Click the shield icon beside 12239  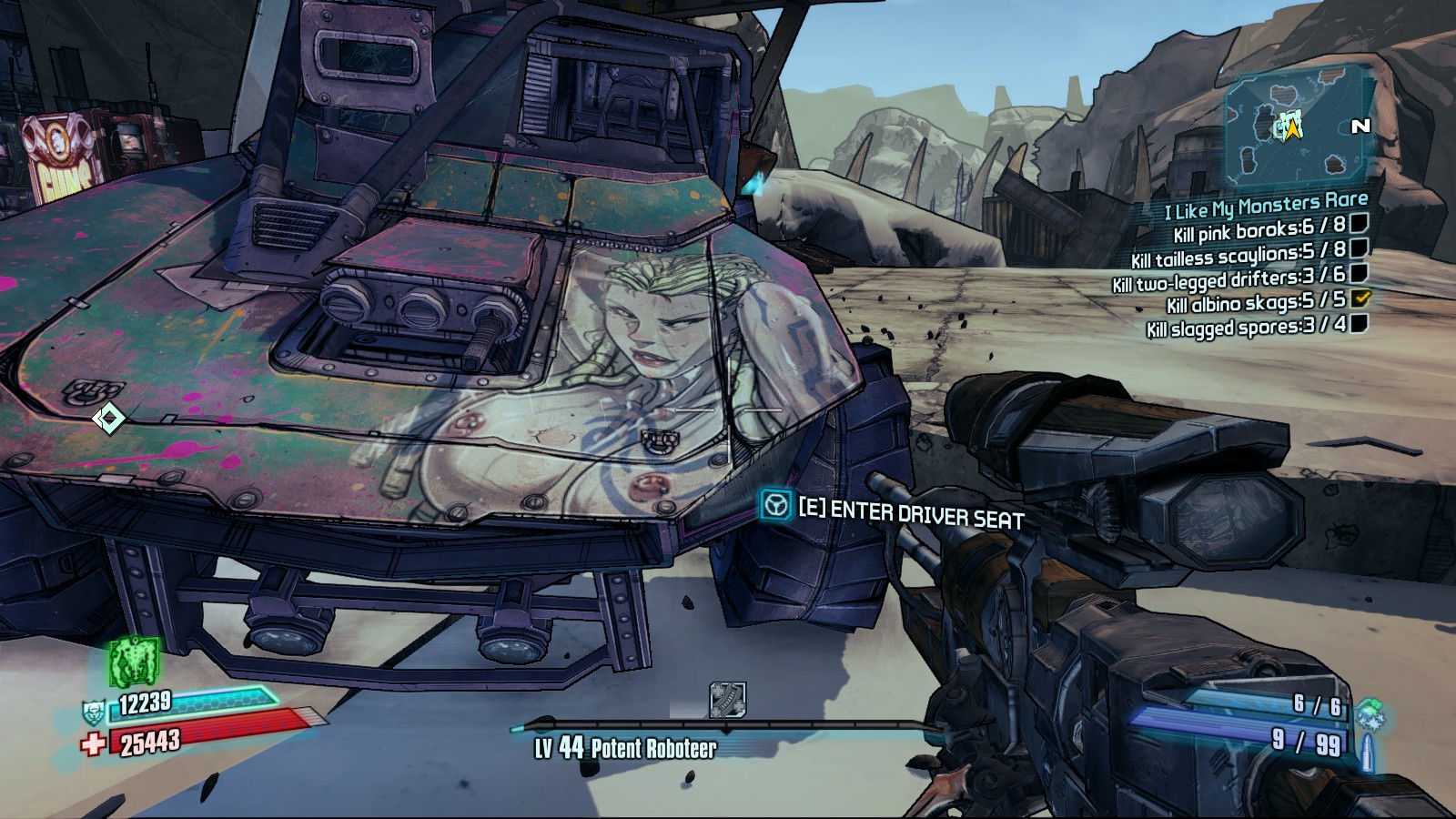[x=95, y=712]
